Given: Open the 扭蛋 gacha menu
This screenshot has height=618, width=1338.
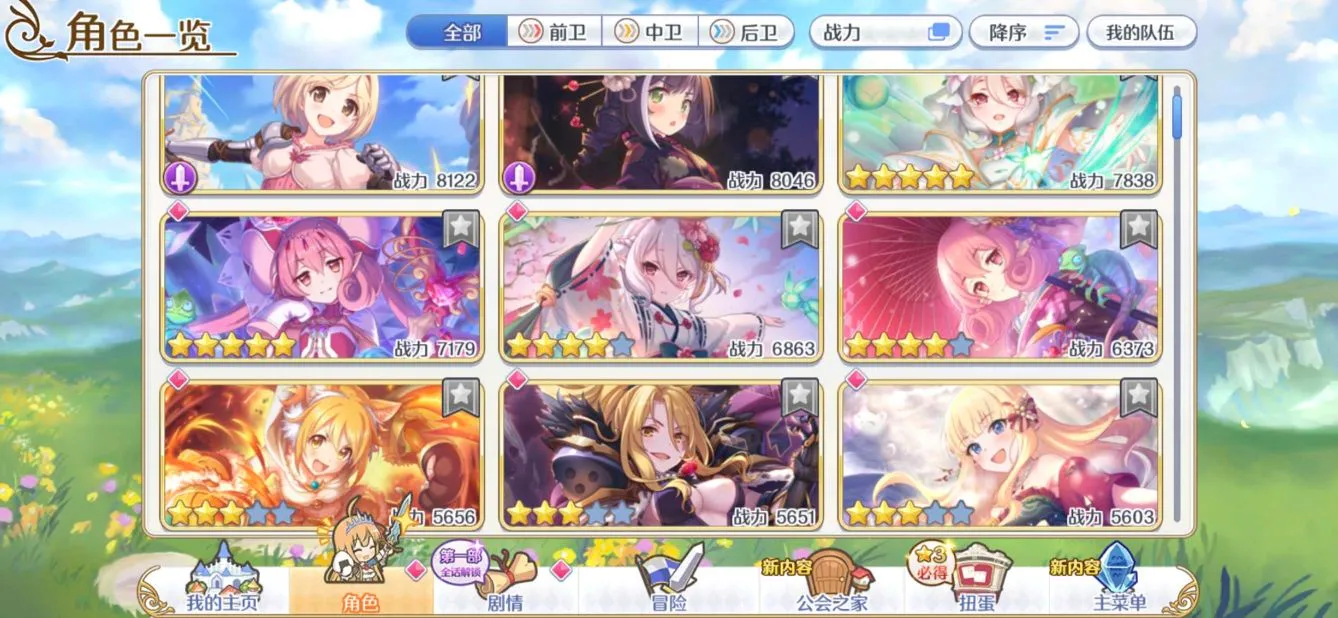Looking at the screenshot, I should click(976, 590).
